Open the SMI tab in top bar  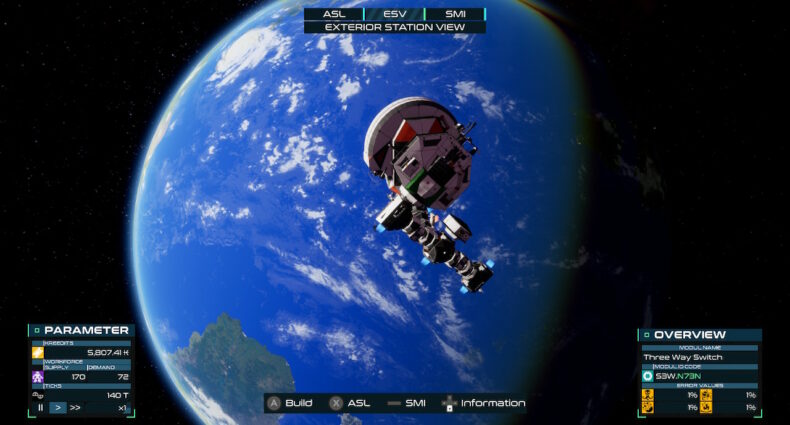(454, 14)
